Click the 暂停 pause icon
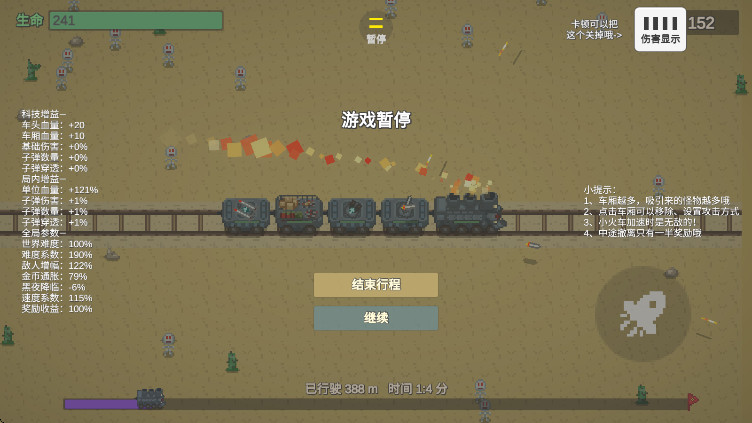This screenshot has width=752, height=423. 376,27
